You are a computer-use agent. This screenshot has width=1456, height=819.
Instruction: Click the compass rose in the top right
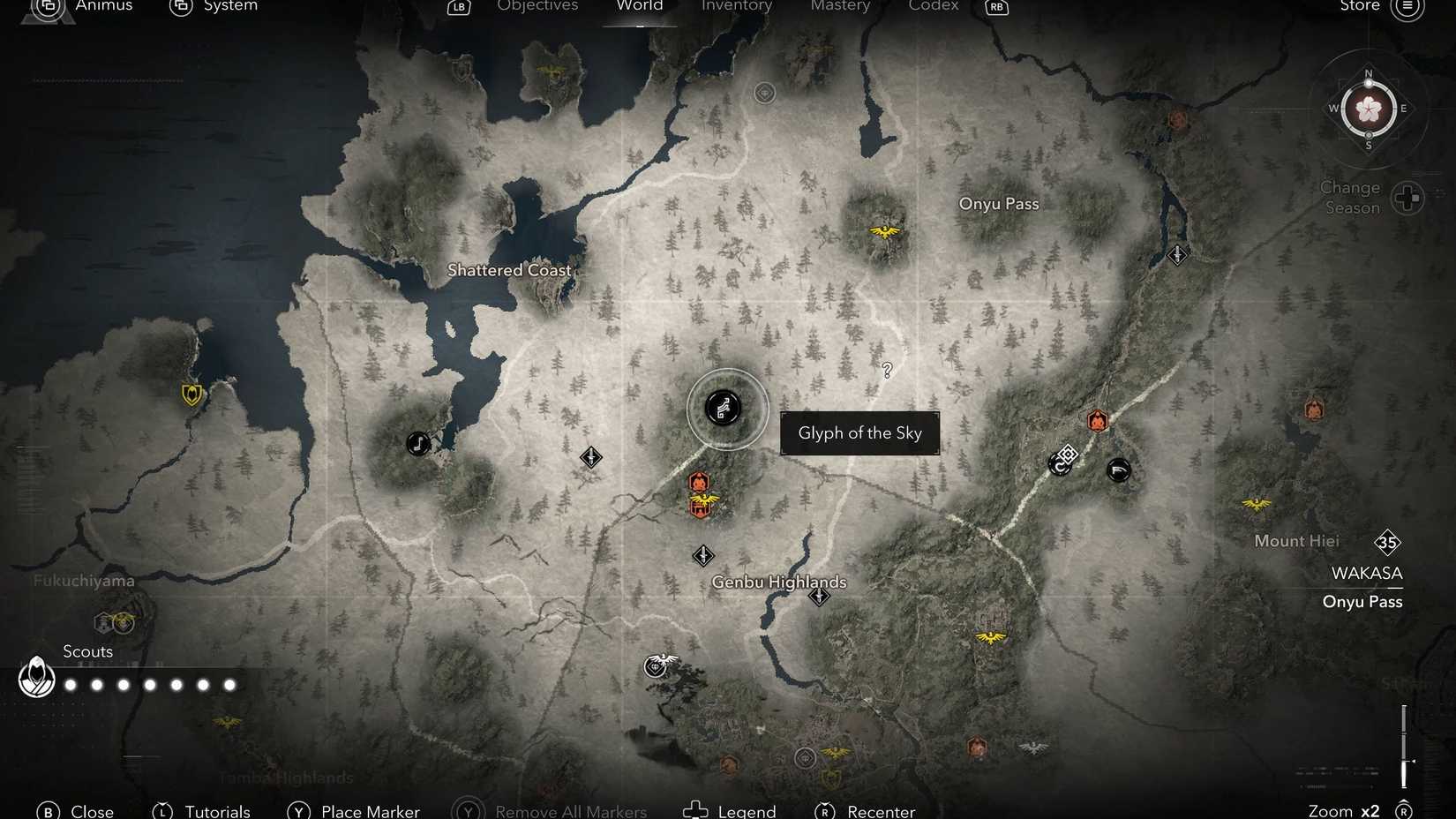tap(1368, 109)
